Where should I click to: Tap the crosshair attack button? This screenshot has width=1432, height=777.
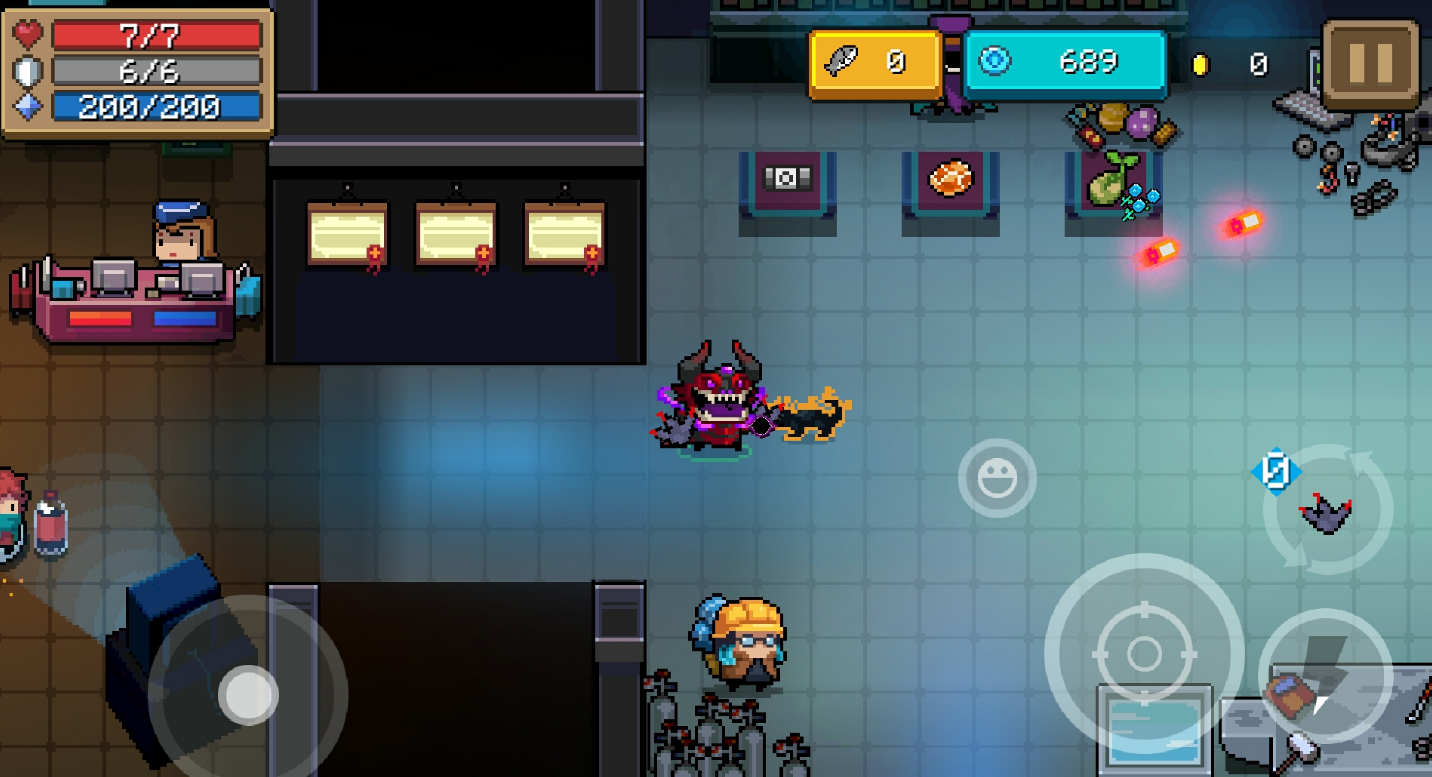tap(1144, 654)
